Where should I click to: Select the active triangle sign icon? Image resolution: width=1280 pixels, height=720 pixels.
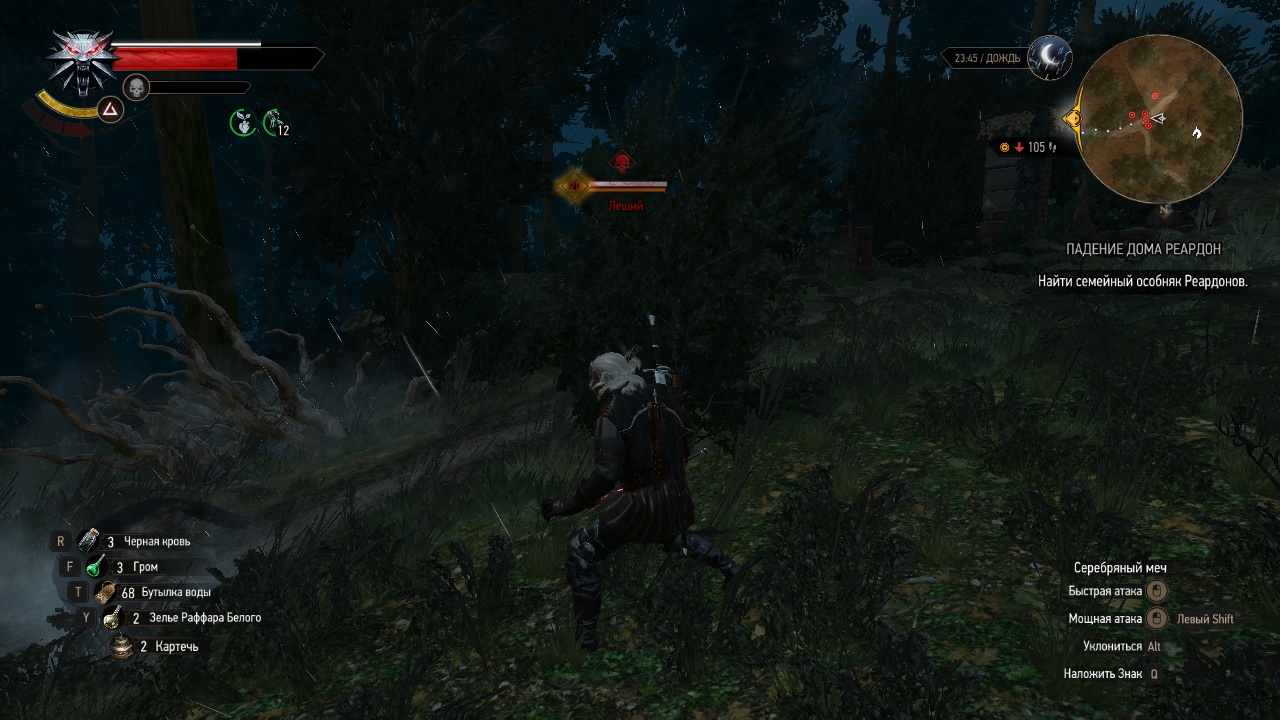point(110,109)
